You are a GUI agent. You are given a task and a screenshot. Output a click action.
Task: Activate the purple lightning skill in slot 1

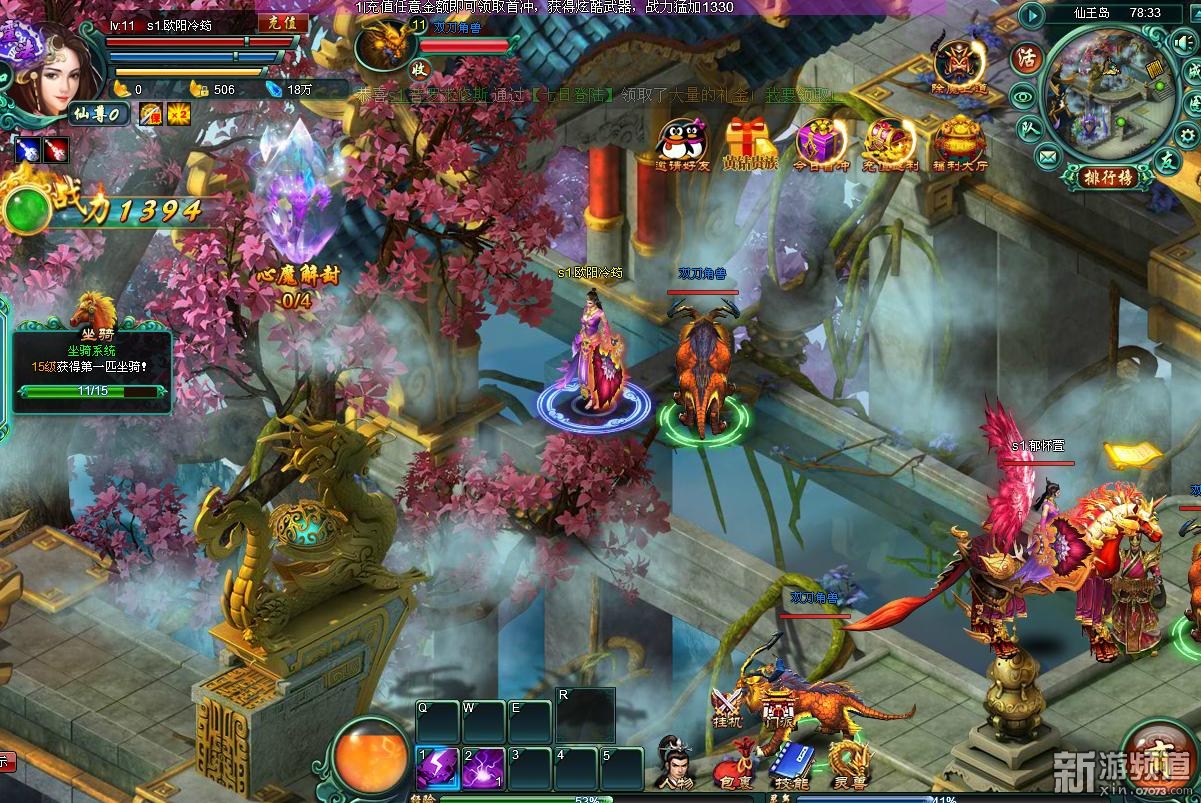click(x=437, y=768)
